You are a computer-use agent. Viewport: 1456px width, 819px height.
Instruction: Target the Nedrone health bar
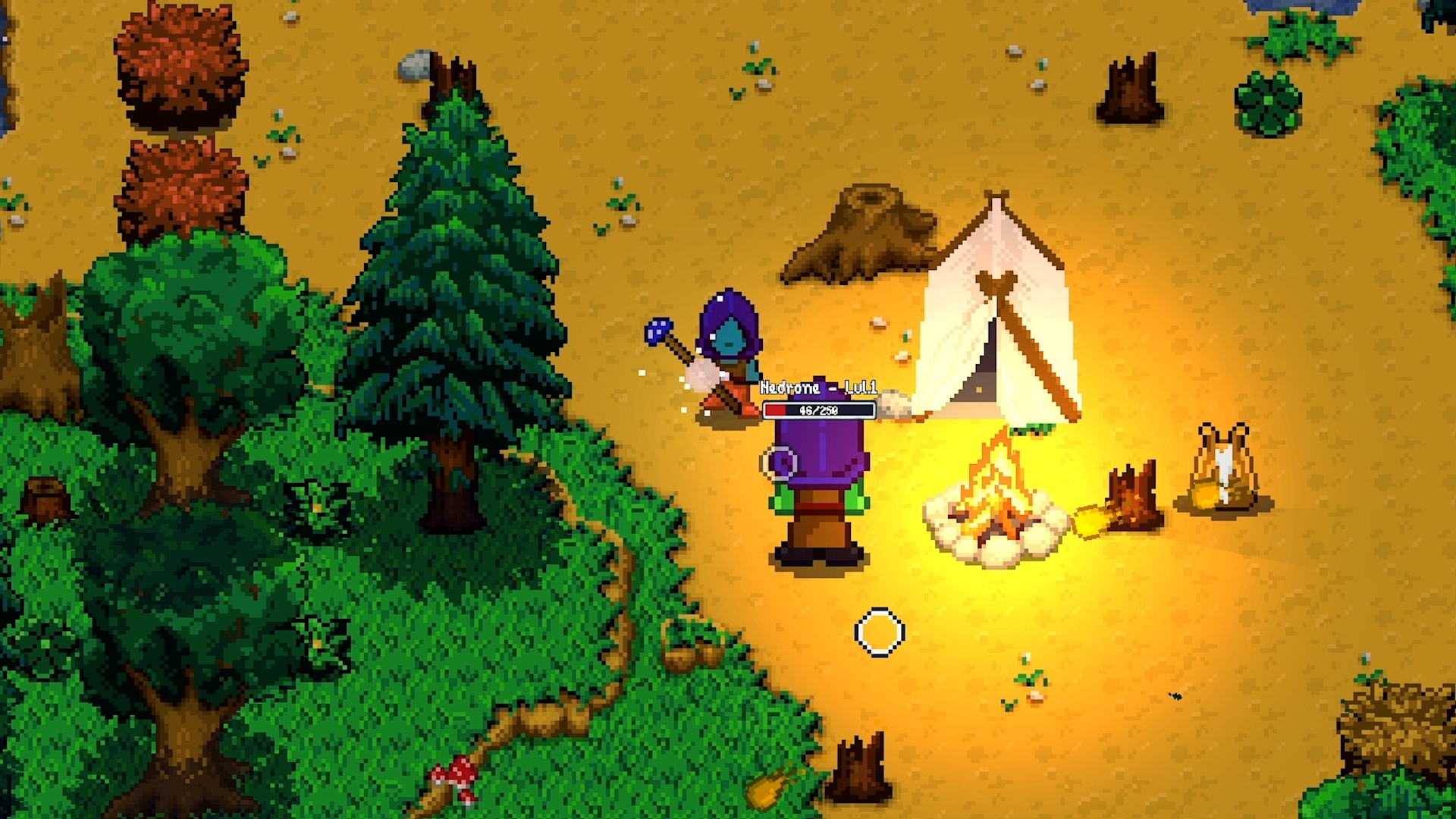819,409
